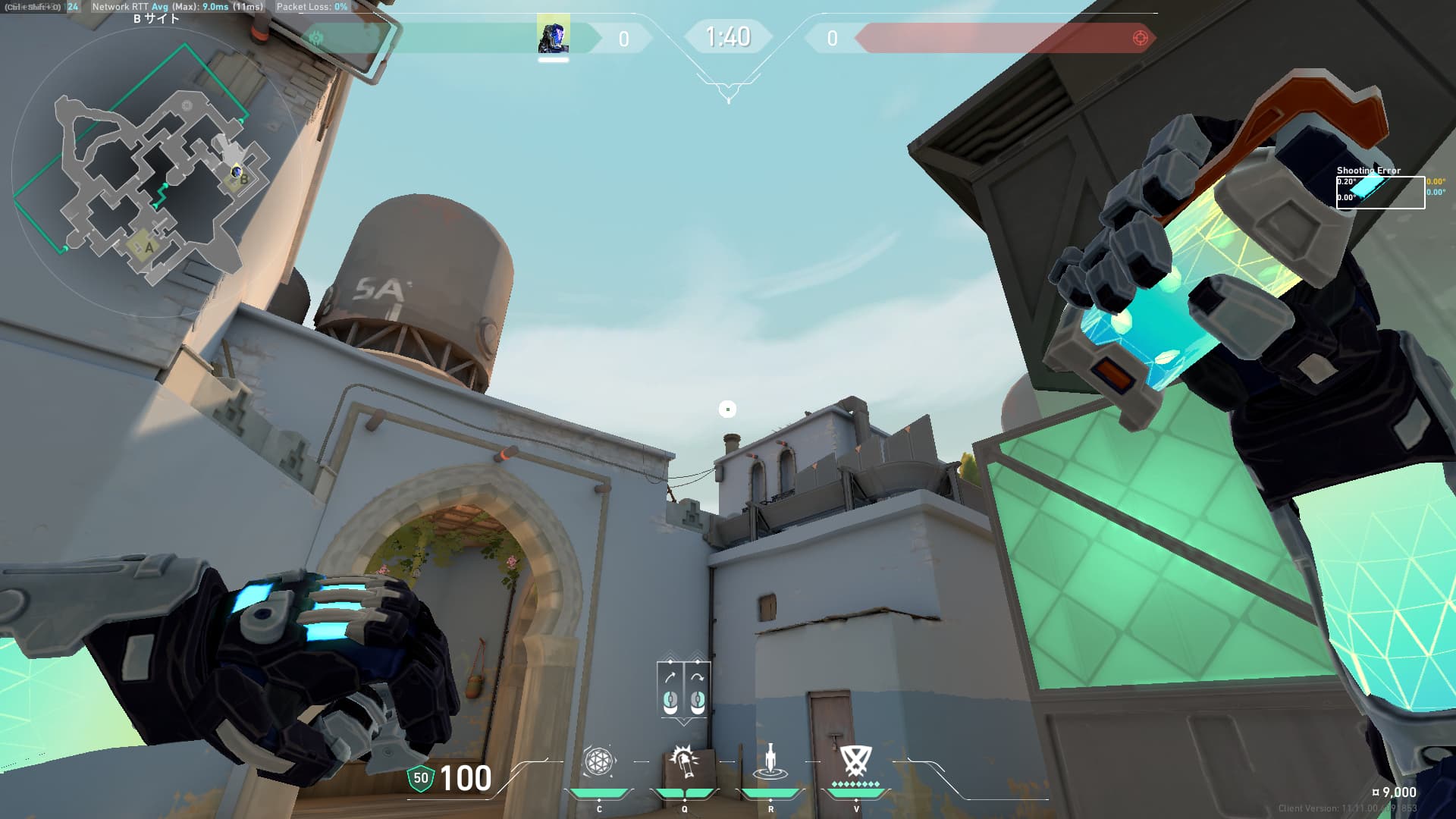Click the left-click overhand throw hint
The height and width of the screenshot is (819, 1456).
click(x=670, y=689)
